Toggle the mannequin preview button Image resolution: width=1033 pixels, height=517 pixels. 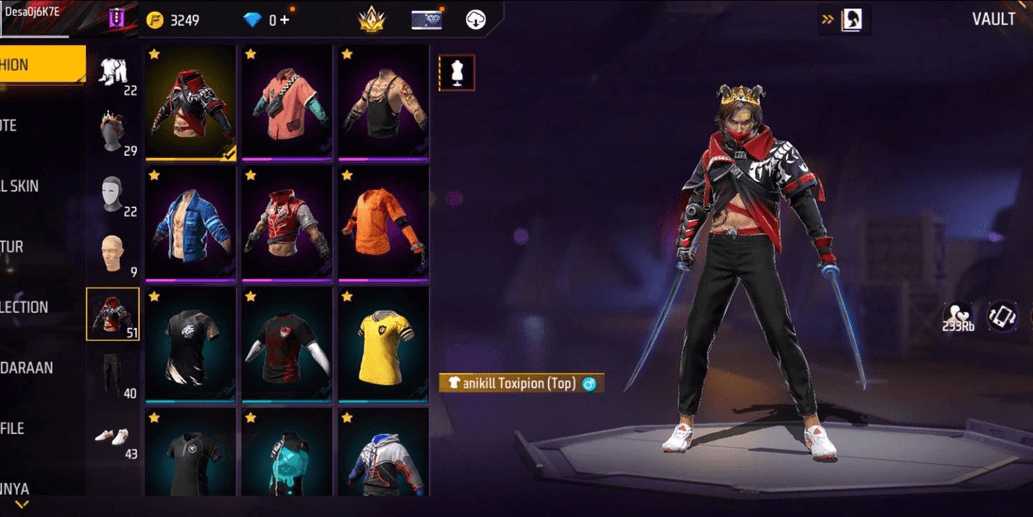click(x=457, y=73)
